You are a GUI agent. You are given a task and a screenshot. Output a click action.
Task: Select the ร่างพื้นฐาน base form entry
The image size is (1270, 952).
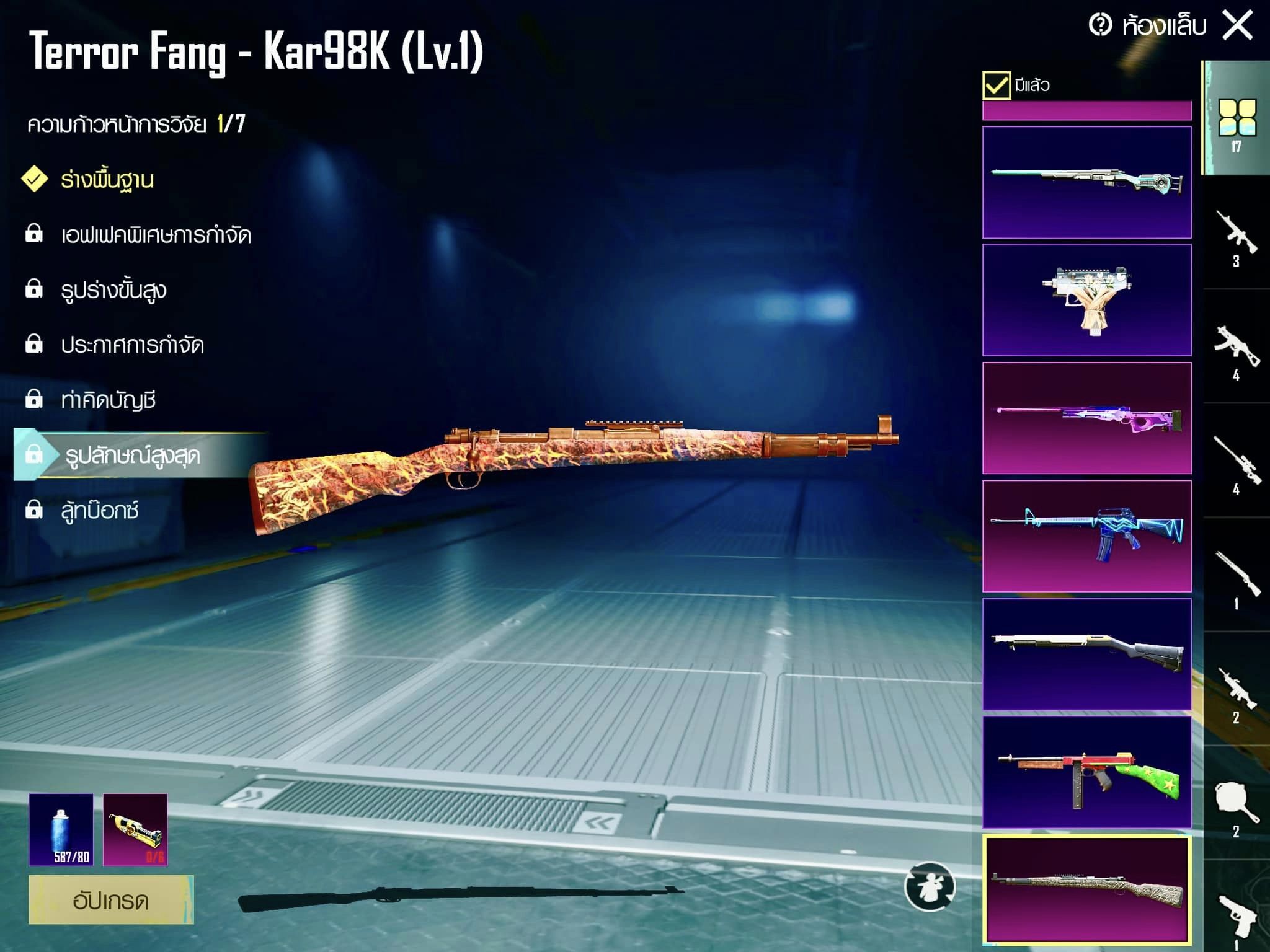pos(107,180)
